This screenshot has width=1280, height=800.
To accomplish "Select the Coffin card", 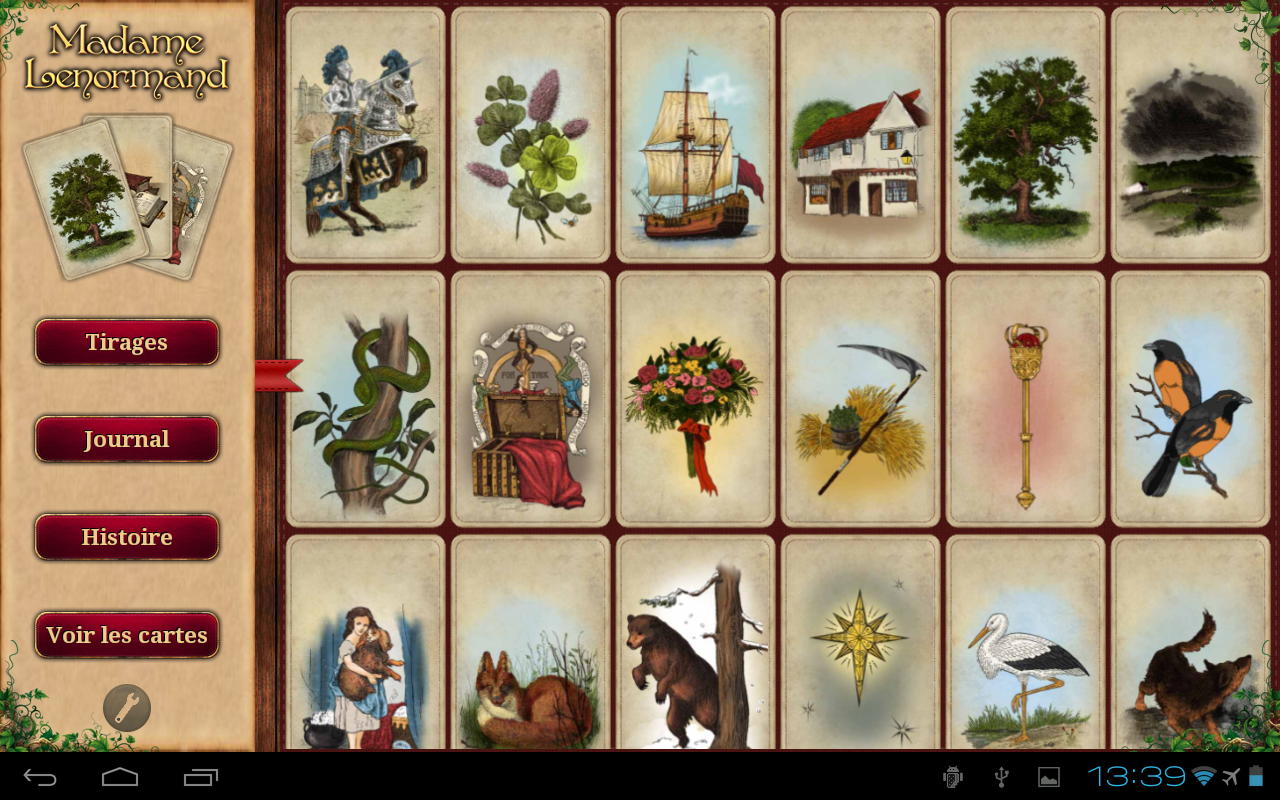I will (x=529, y=397).
